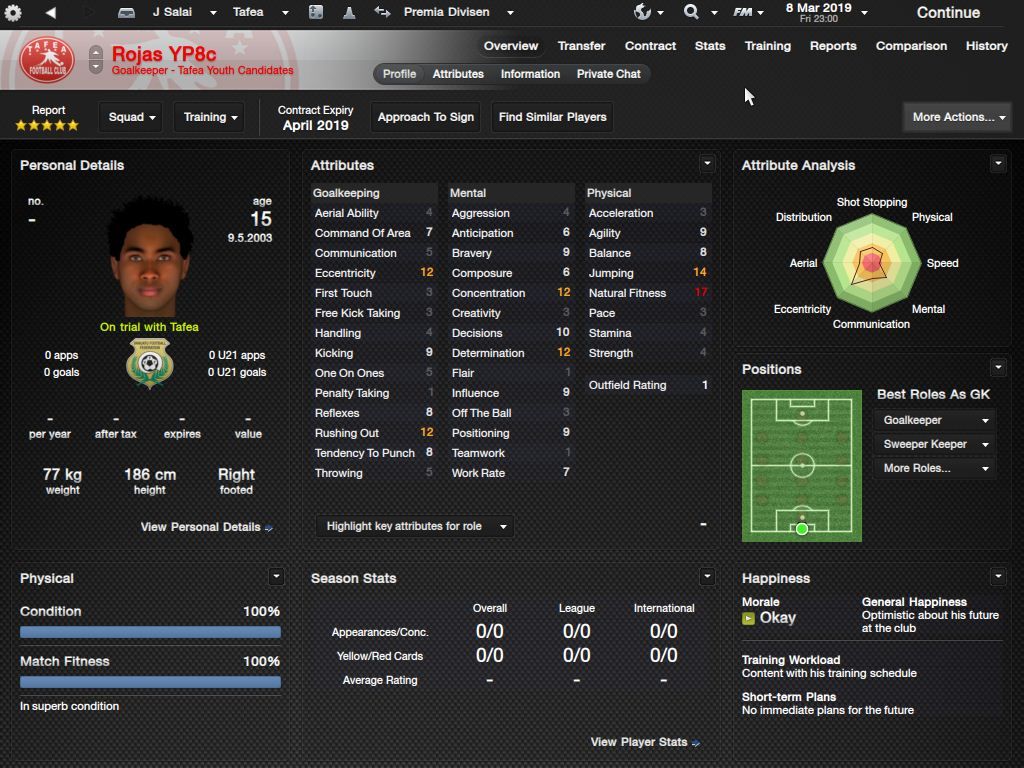
Task: Find Similar Players
Action: [x=552, y=117]
